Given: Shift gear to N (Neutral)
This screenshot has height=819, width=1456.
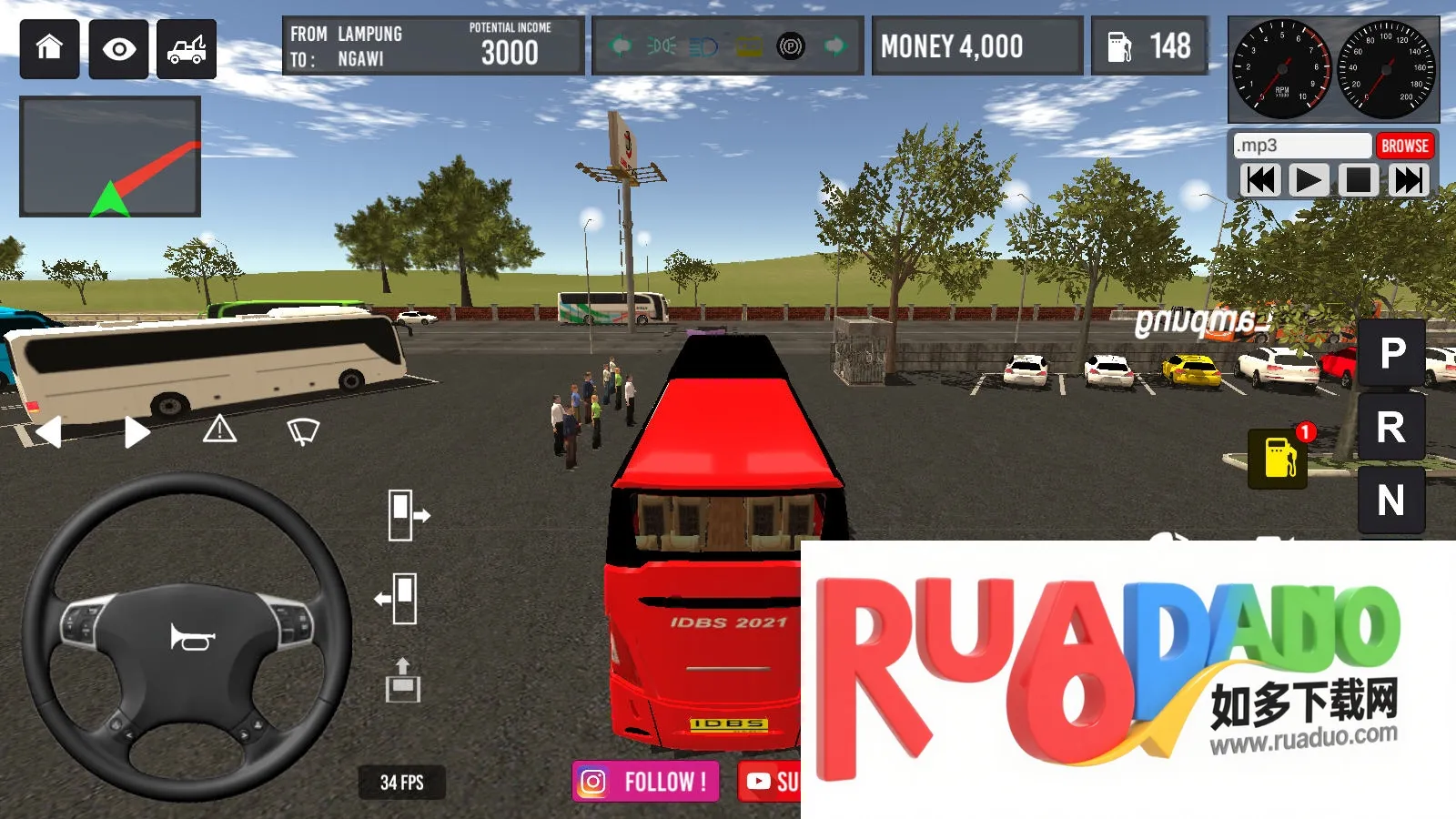Looking at the screenshot, I should pos(1391,500).
